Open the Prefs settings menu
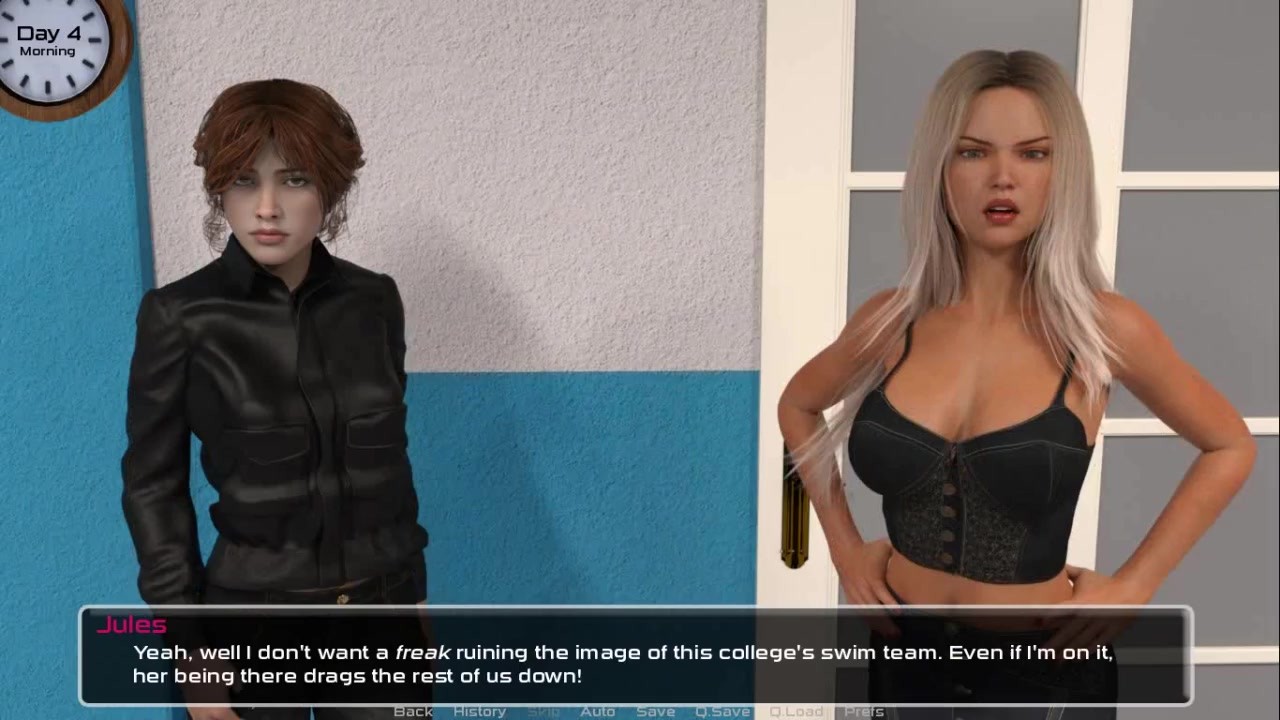The height and width of the screenshot is (720, 1280). tap(863, 711)
